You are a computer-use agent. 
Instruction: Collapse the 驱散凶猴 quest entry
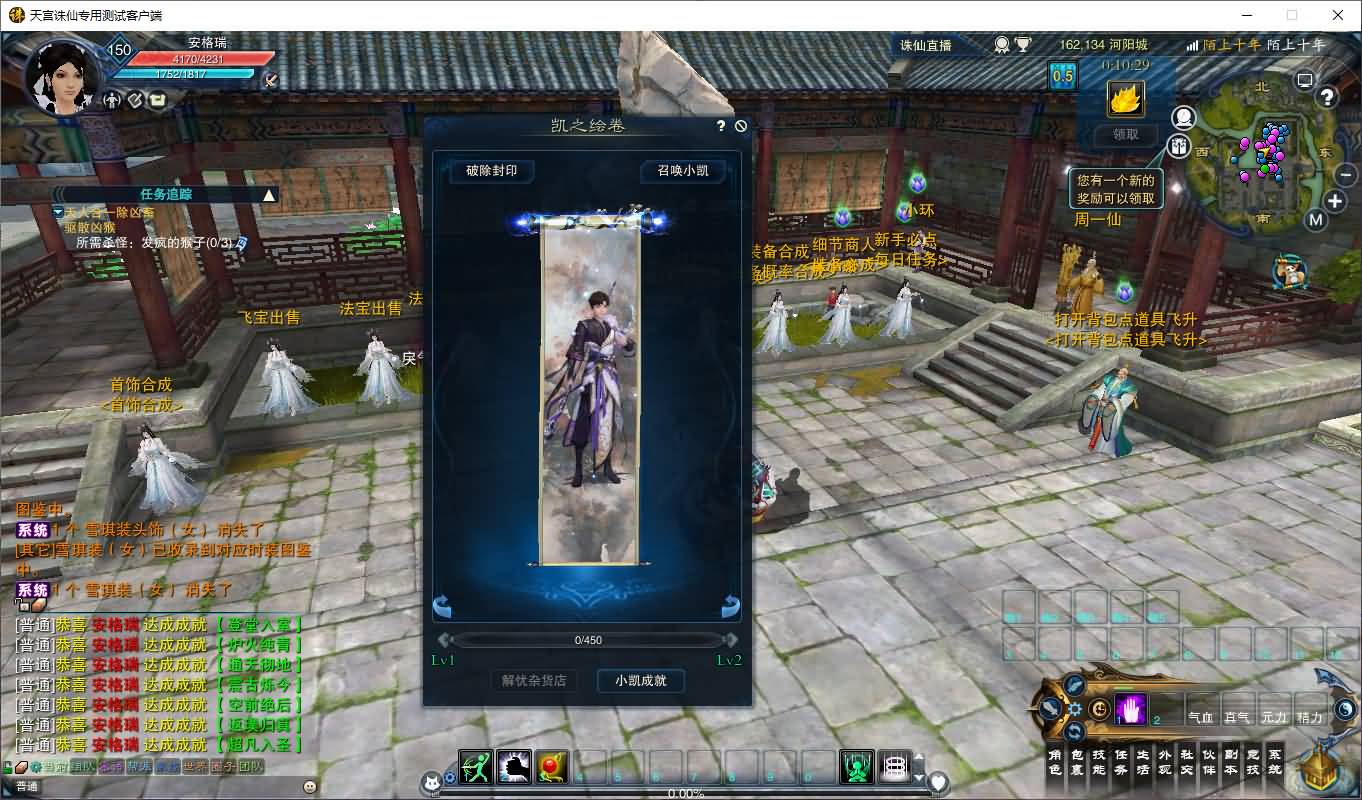57,213
